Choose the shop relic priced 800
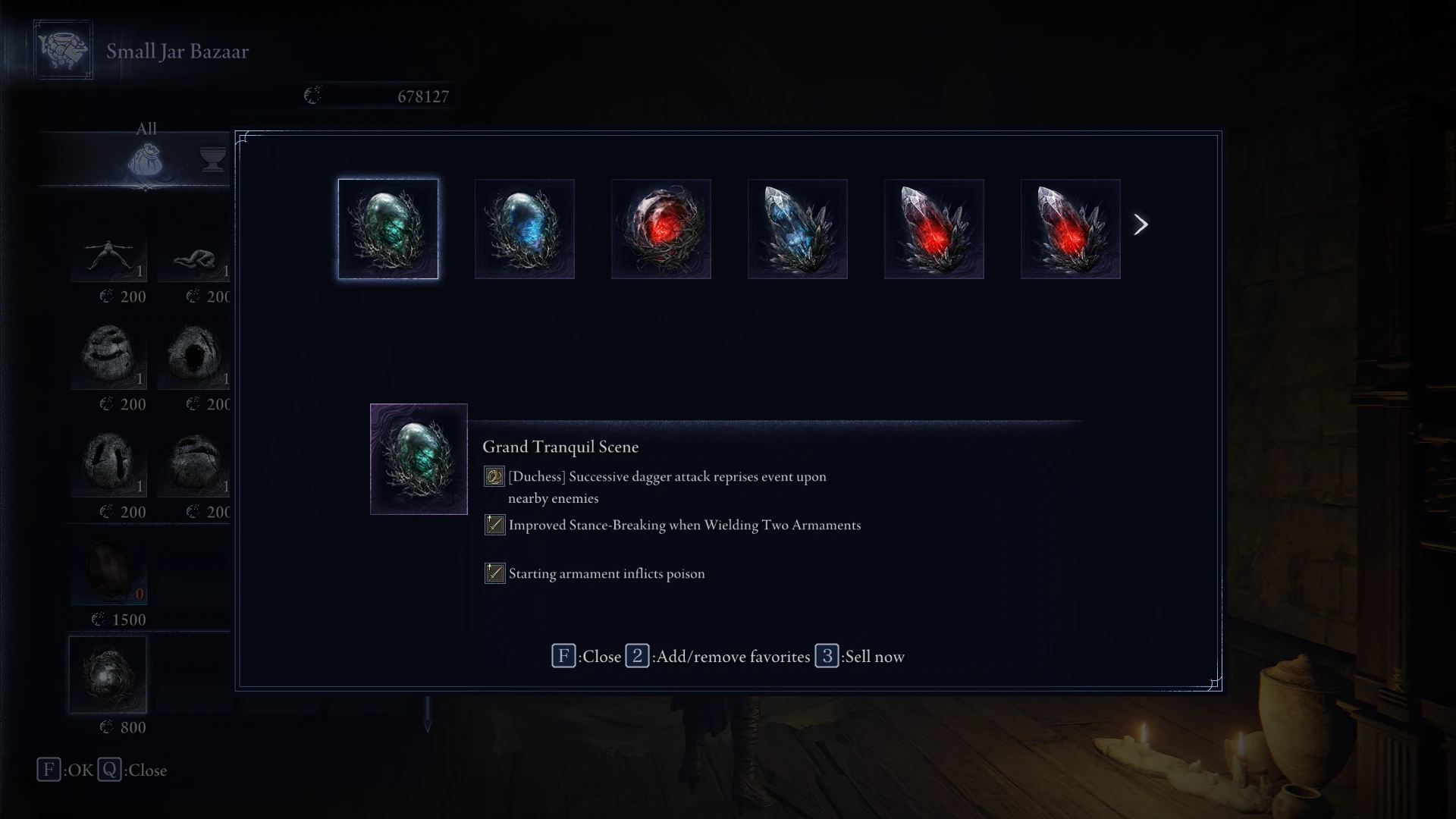Image resolution: width=1456 pixels, height=819 pixels. [108, 675]
